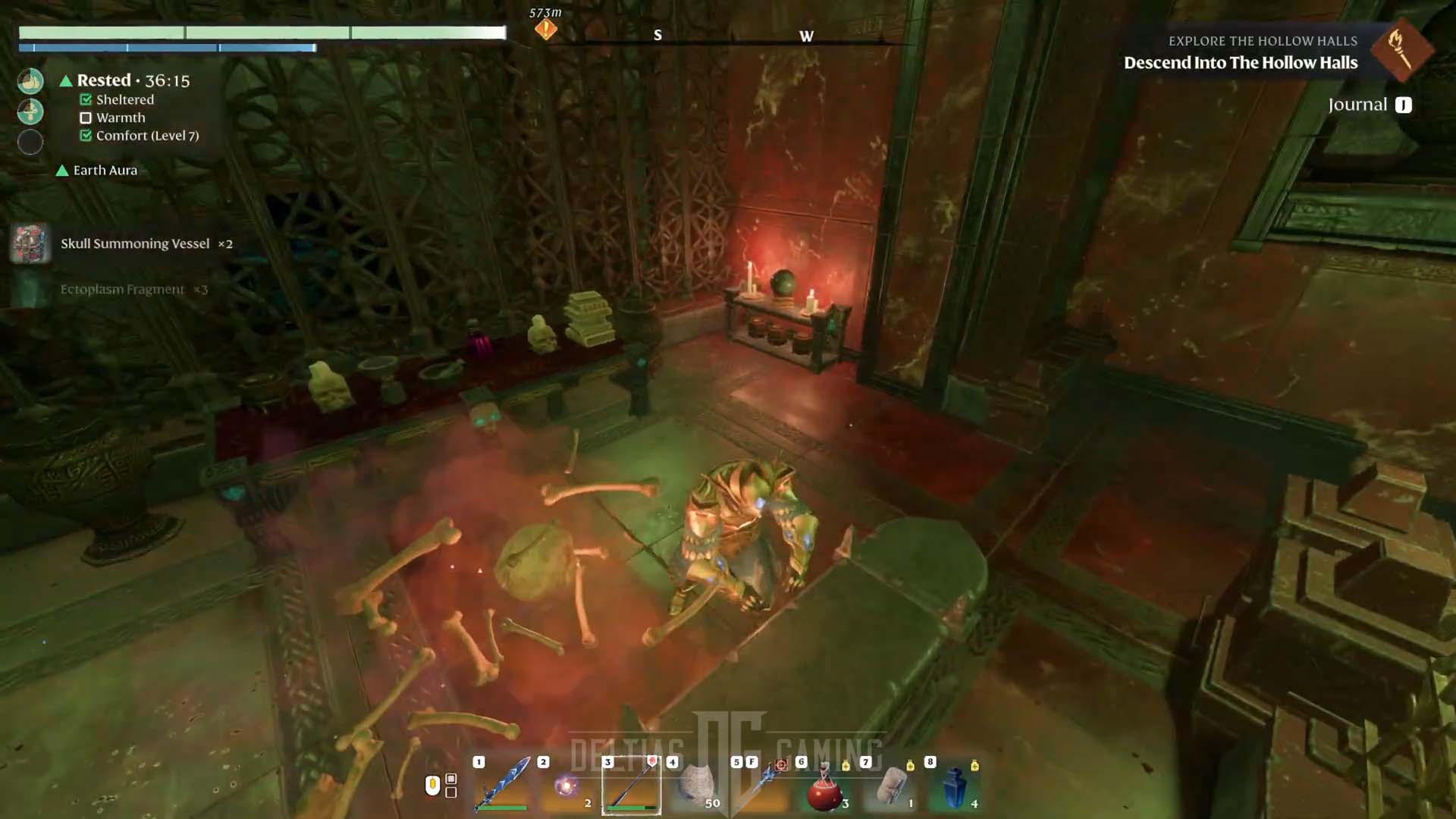Open the Hollow Halls quest tracker
1456x819 pixels.
point(1240,62)
